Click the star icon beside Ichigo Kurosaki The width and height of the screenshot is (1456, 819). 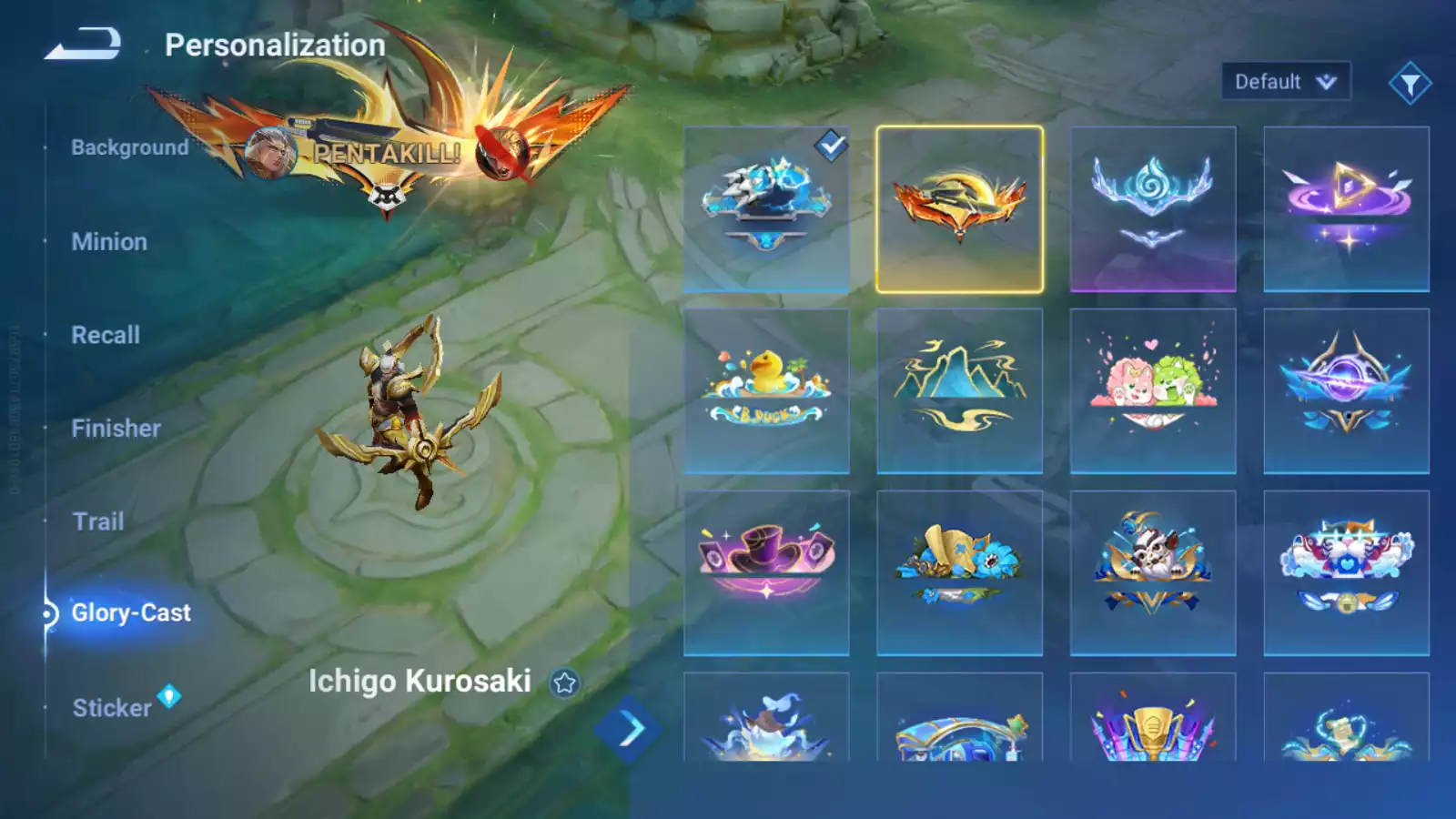(564, 682)
